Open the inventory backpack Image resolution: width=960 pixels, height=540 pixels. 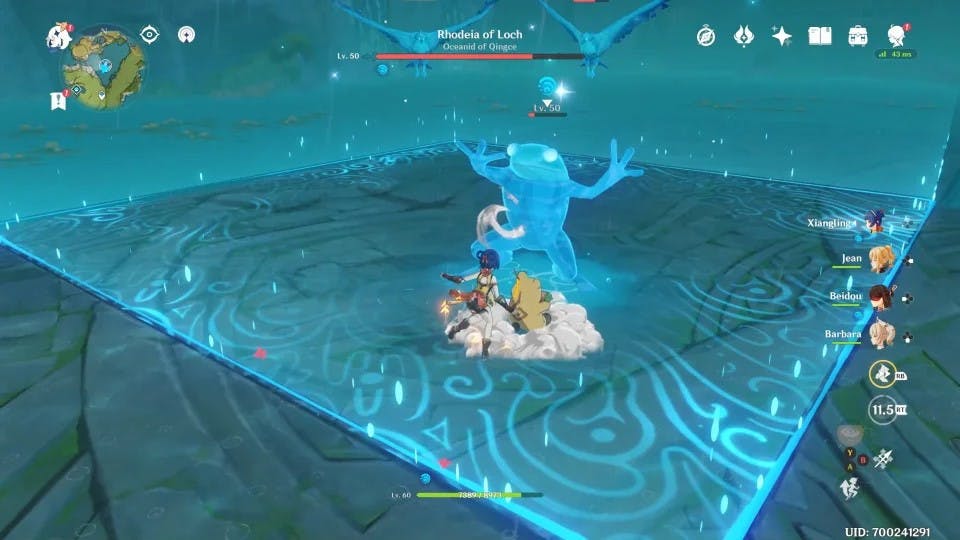click(858, 36)
